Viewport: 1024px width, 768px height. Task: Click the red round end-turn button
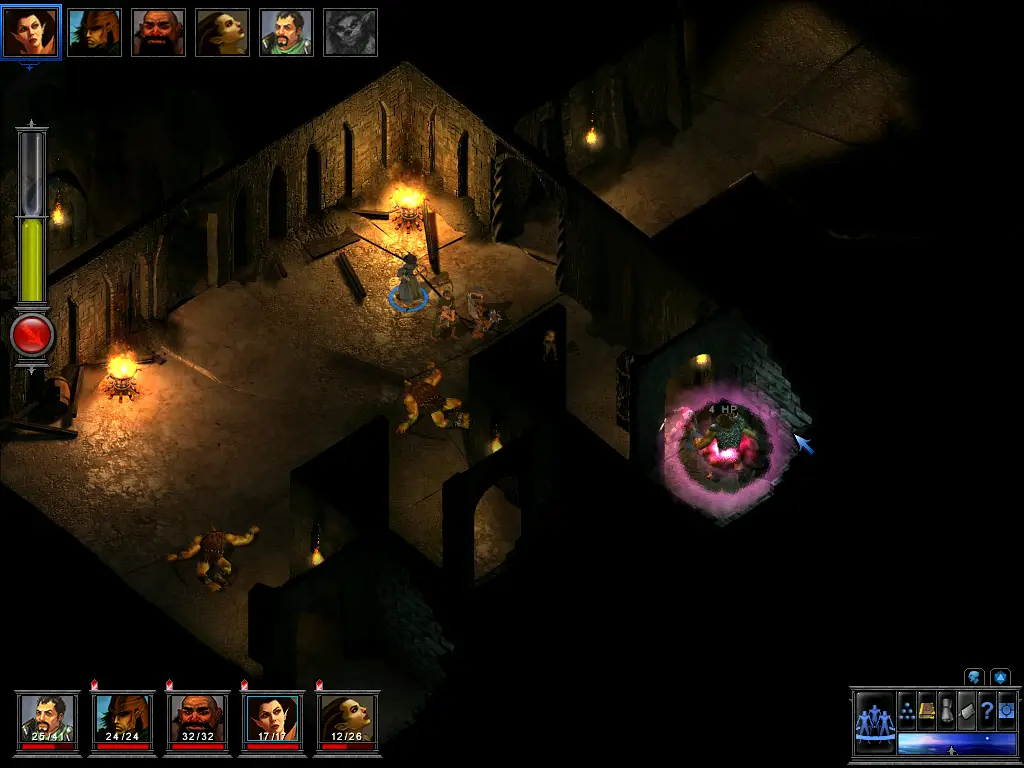click(x=32, y=337)
